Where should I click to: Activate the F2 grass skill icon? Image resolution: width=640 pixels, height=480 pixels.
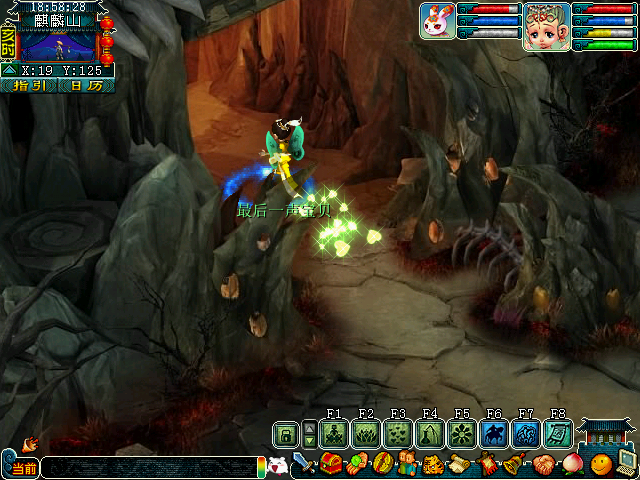(x=366, y=434)
